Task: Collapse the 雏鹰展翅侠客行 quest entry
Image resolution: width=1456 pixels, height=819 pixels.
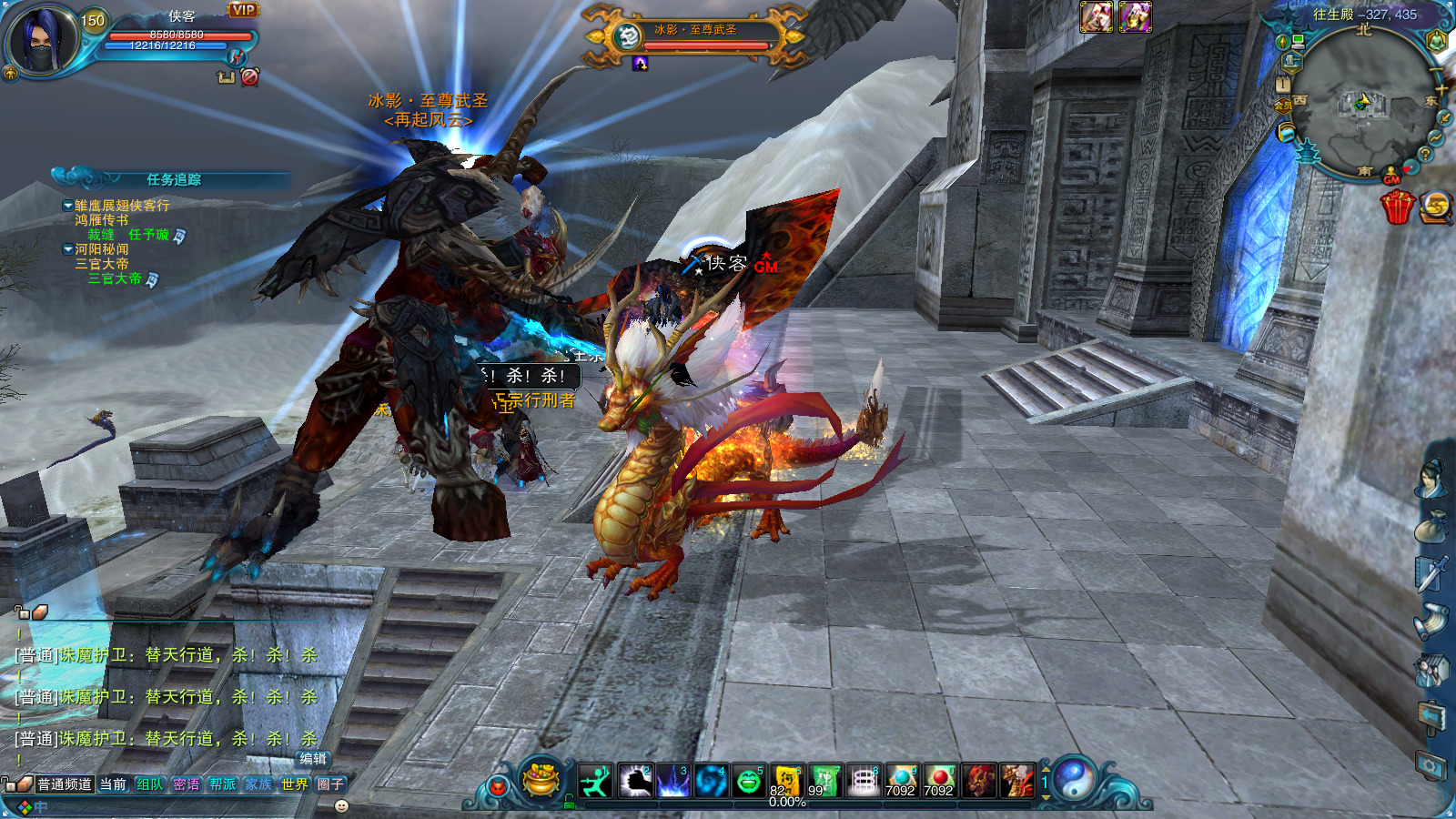Action: click(x=67, y=207)
